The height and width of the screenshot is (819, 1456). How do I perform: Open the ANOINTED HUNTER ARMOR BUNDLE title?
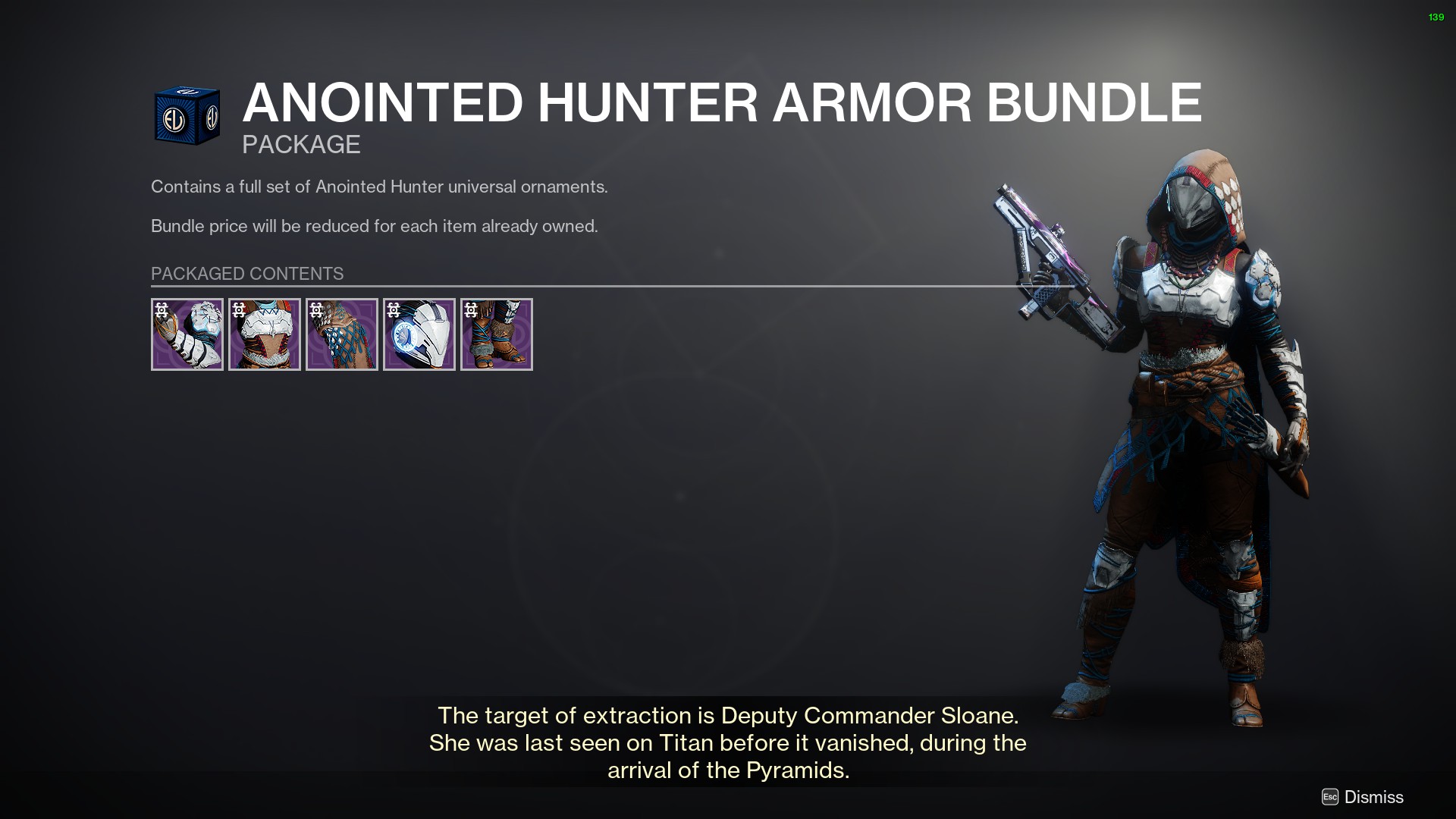click(720, 103)
